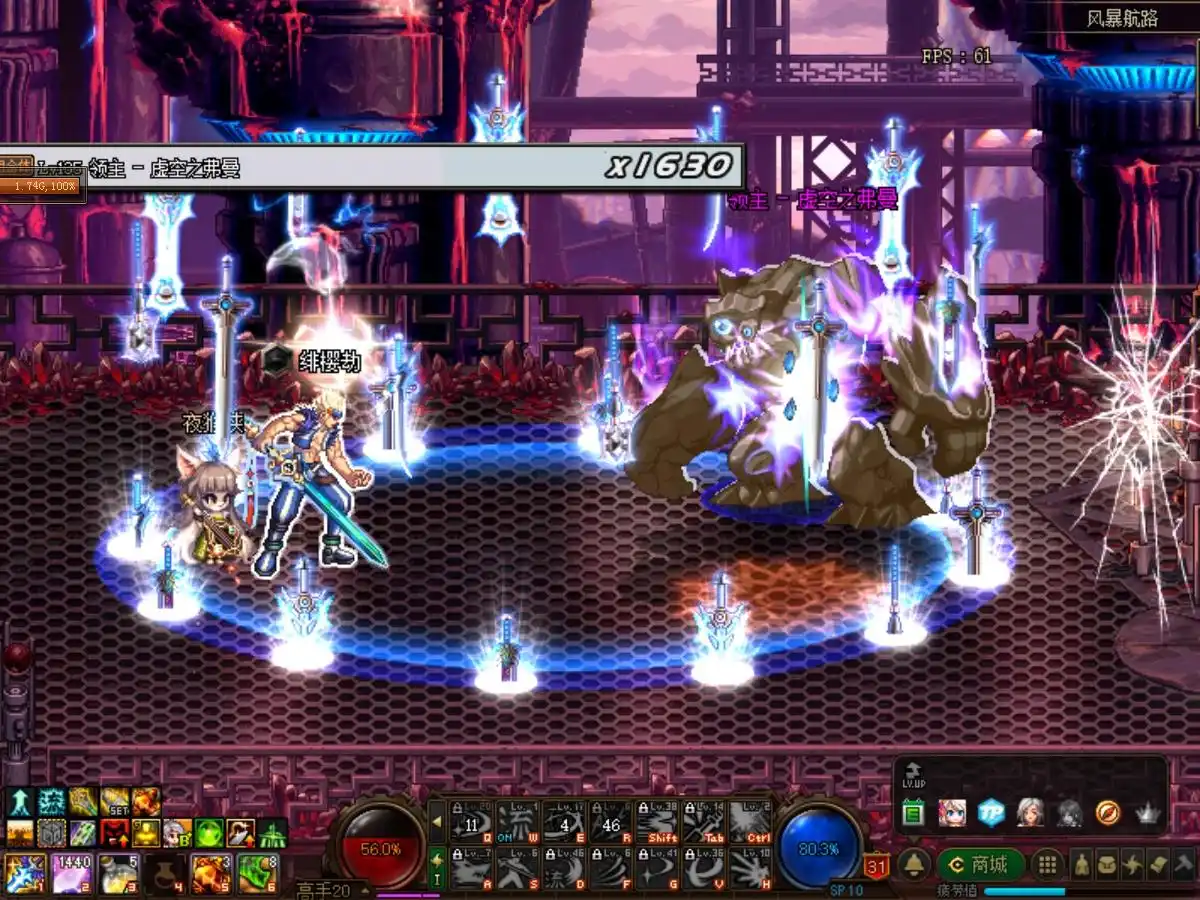Click the green calendar event icon
Viewport: 1200px width, 900px height.
(912, 813)
